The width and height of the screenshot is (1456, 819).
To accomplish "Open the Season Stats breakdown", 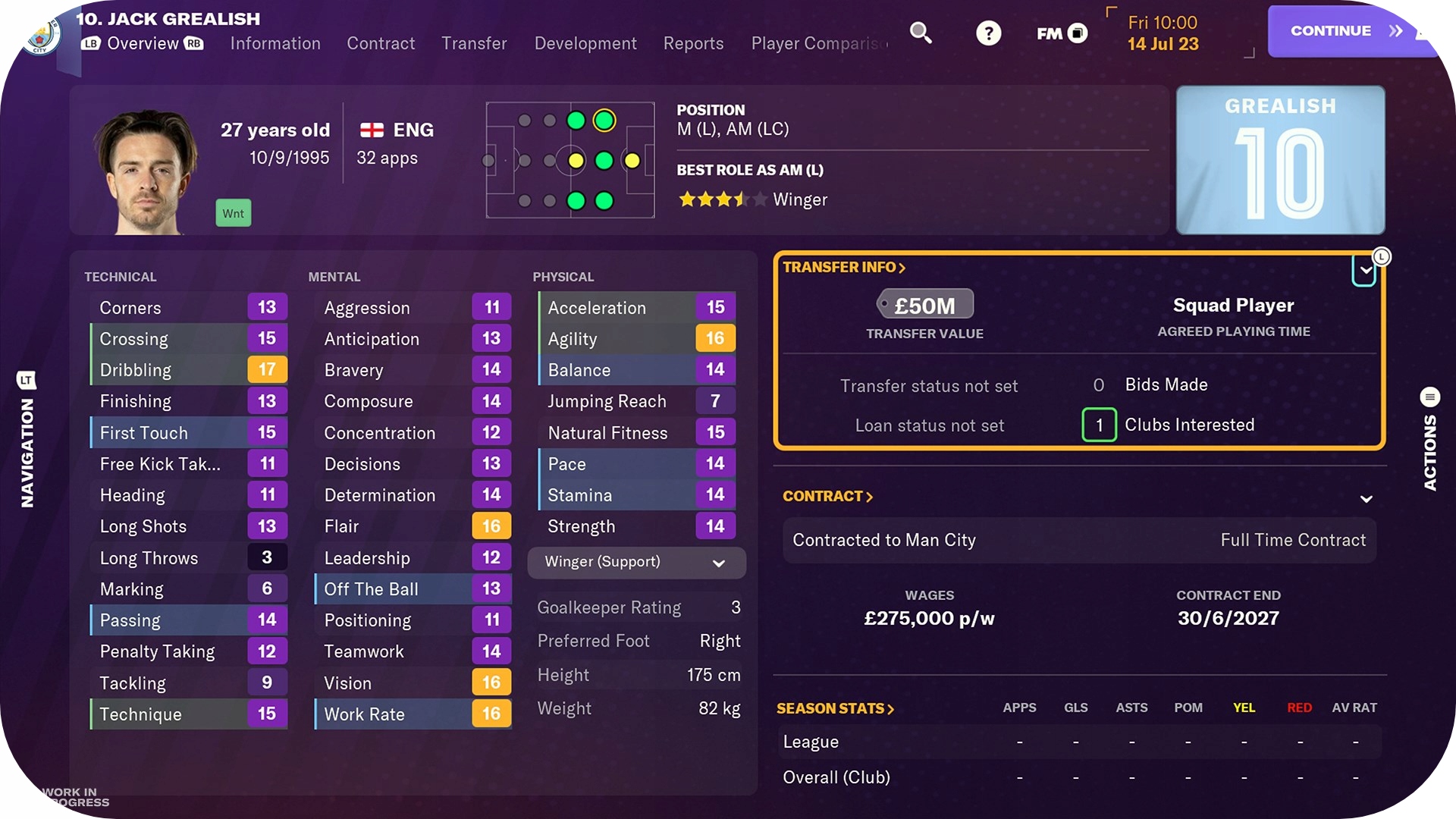I will (834, 708).
